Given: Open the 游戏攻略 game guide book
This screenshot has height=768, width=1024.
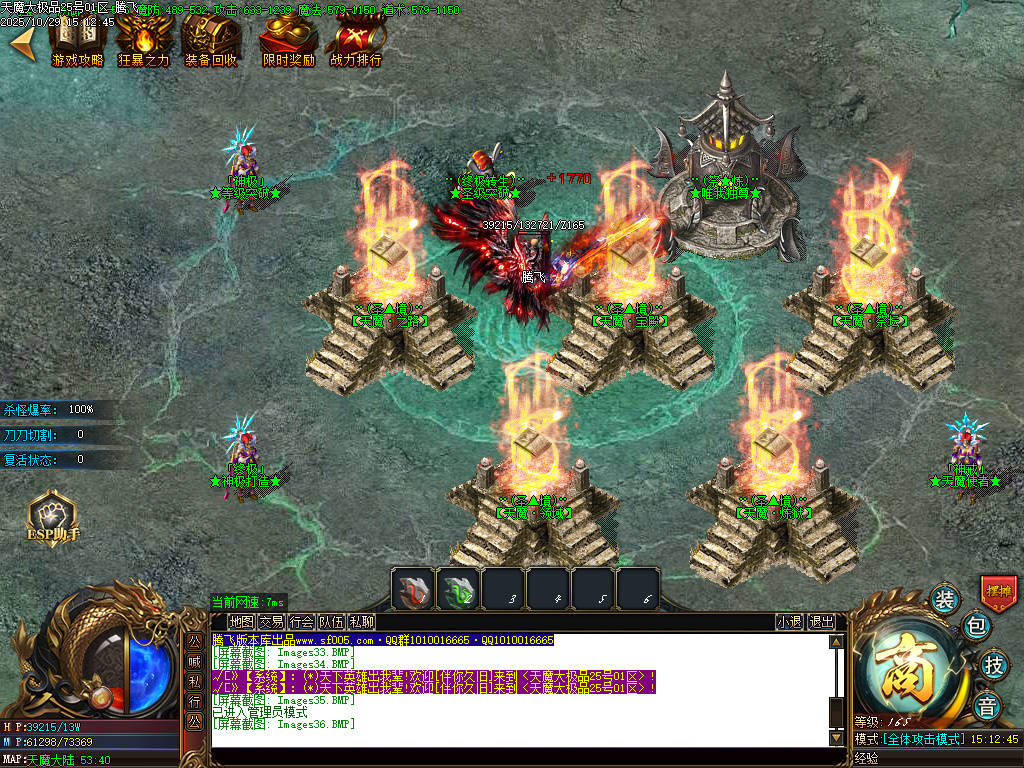Looking at the screenshot, I should pos(77,38).
